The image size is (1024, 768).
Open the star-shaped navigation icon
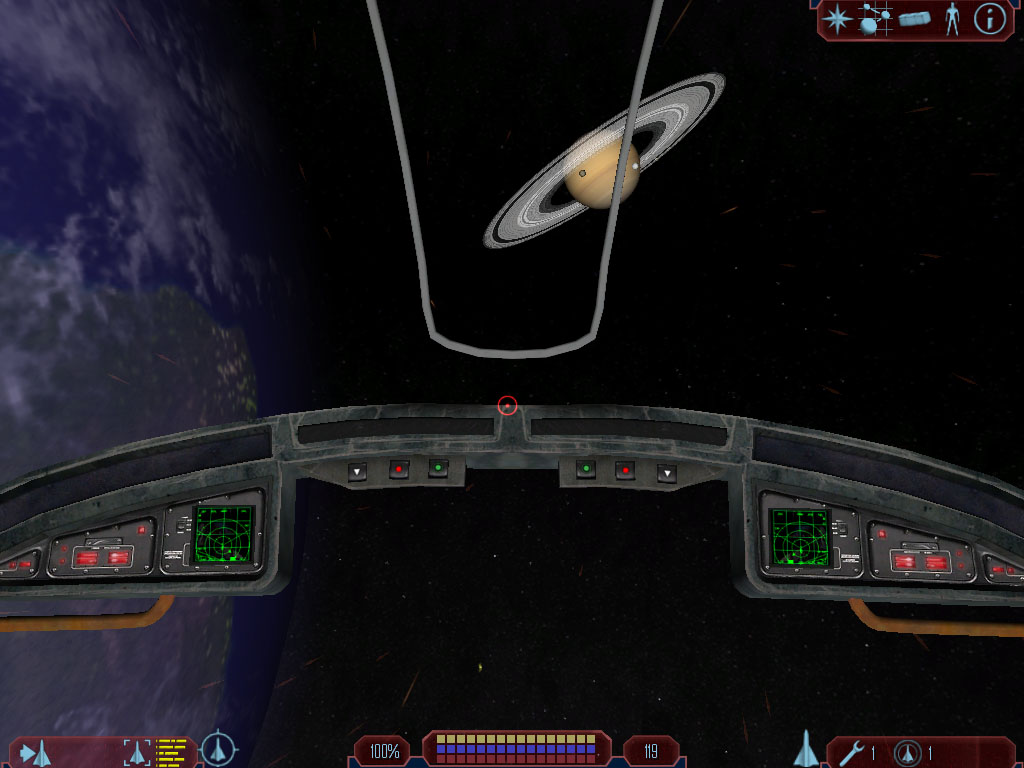click(x=836, y=18)
